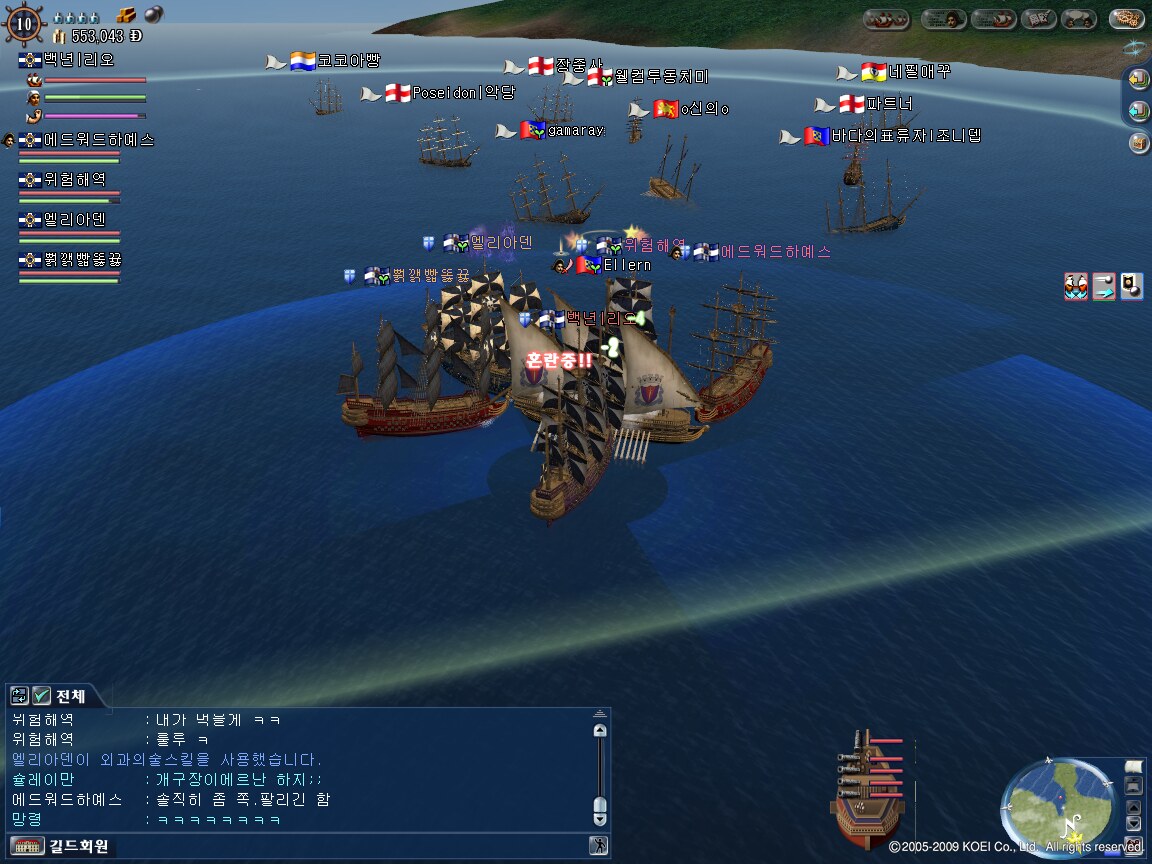Screen dimensions: 1152x864
Task: Switch to the 전체 chat tab
Action: click(x=70, y=696)
